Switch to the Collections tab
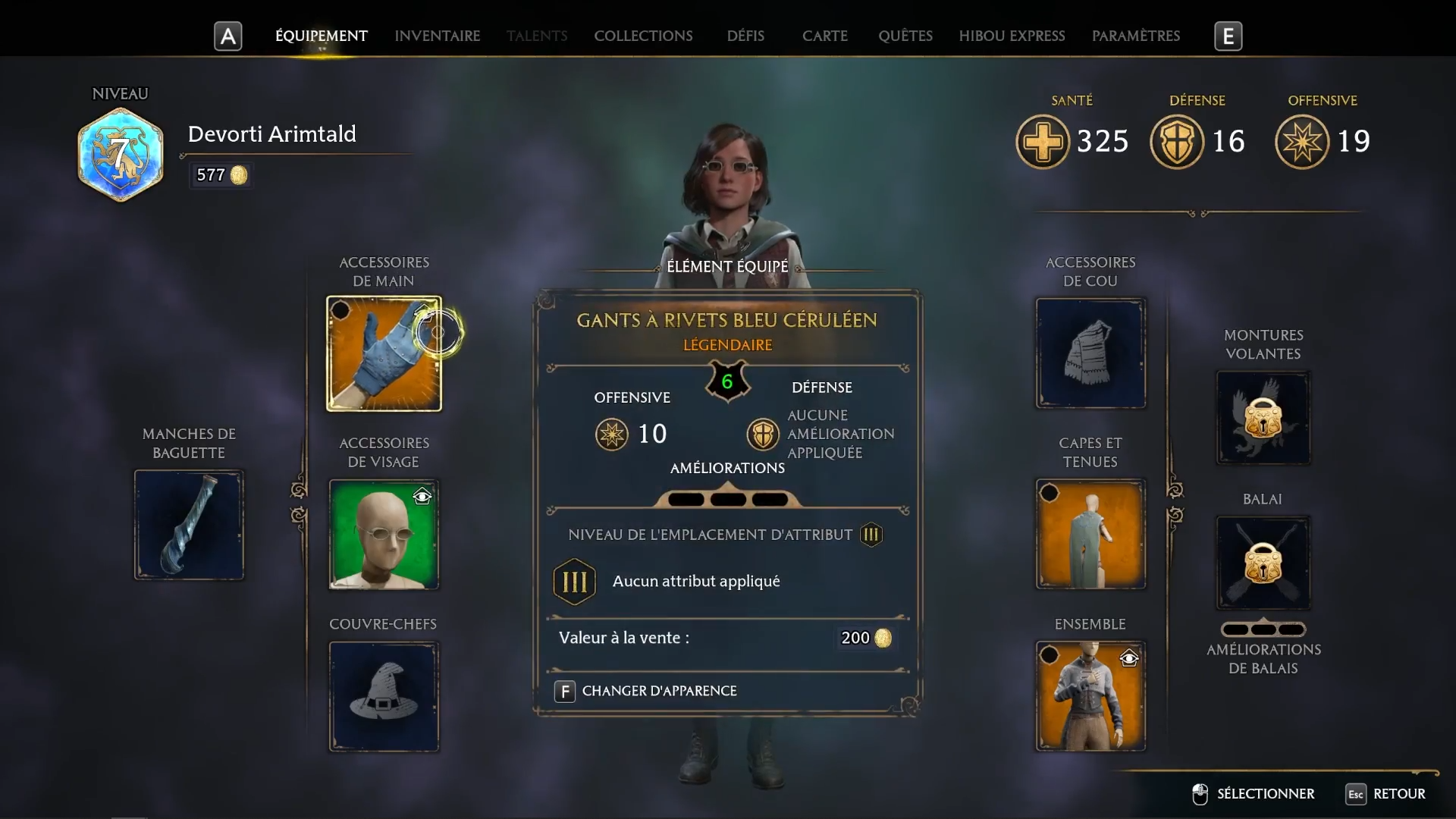This screenshot has height=819, width=1456. tap(644, 36)
